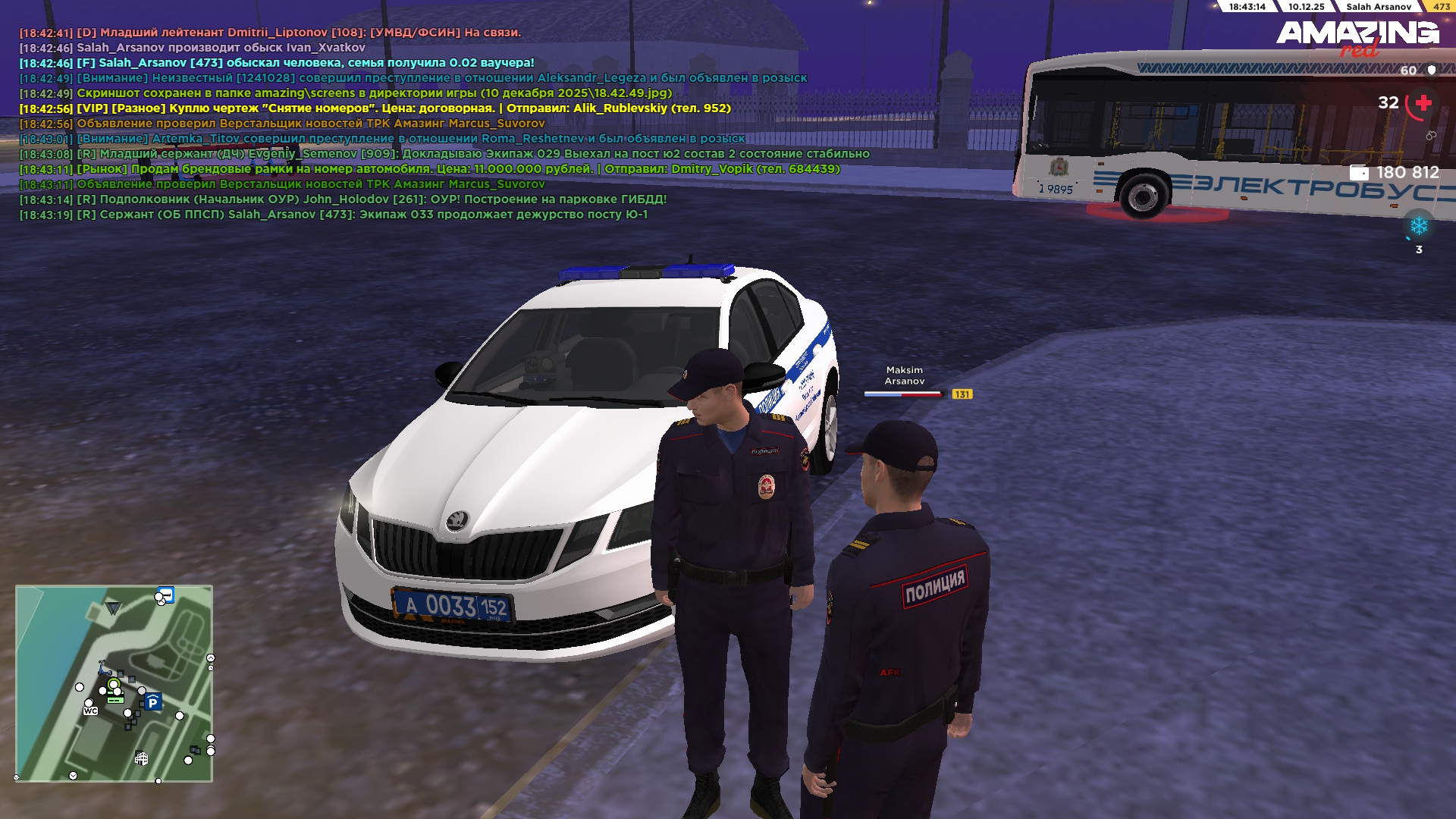Click the red cross health icon

point(1423,103)
